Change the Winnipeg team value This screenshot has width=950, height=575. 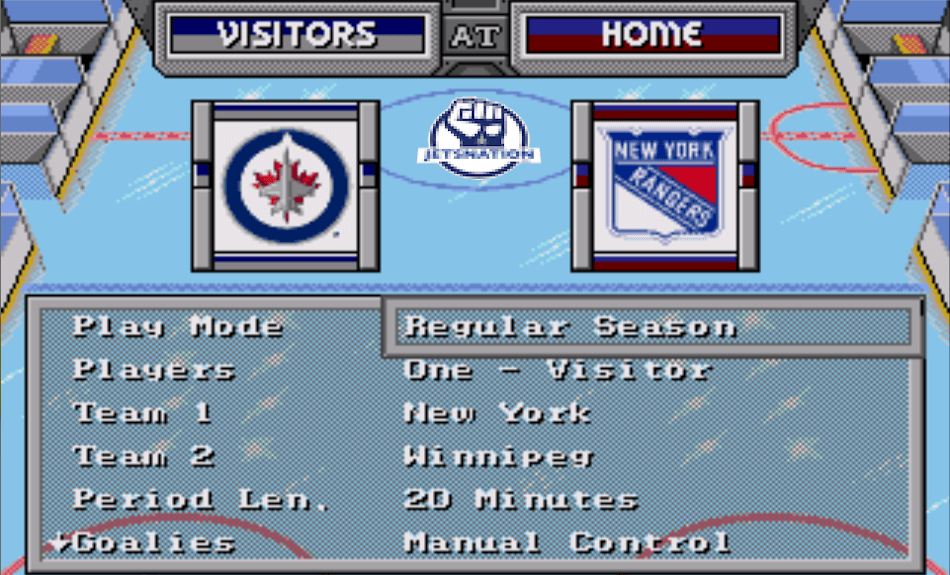[x=498, y=456]
